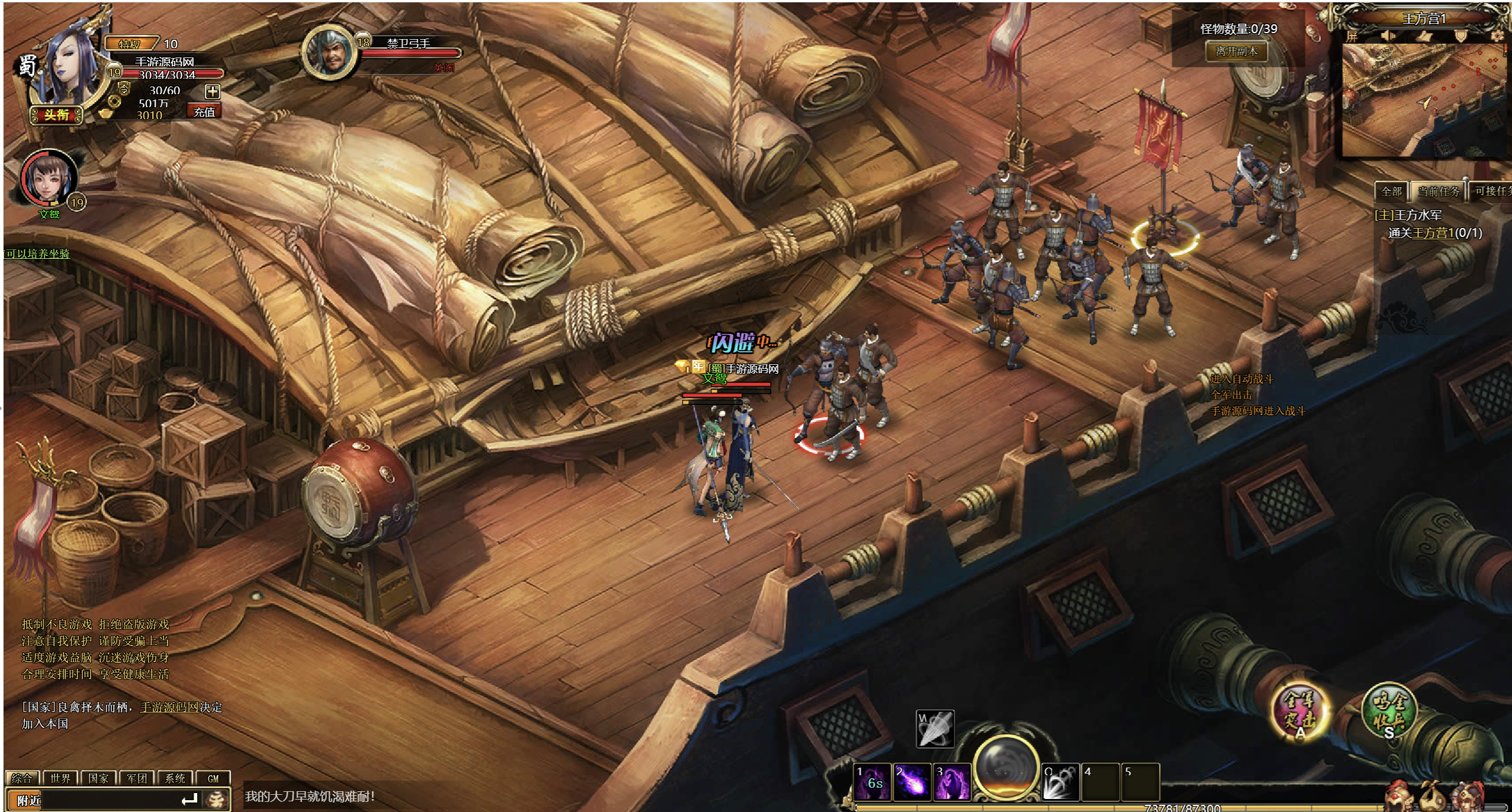Leave the dungeon with 离开副本
The width and height of the screenshot is (1512, 812).
pyautogui.click(x=1236, y=52)
